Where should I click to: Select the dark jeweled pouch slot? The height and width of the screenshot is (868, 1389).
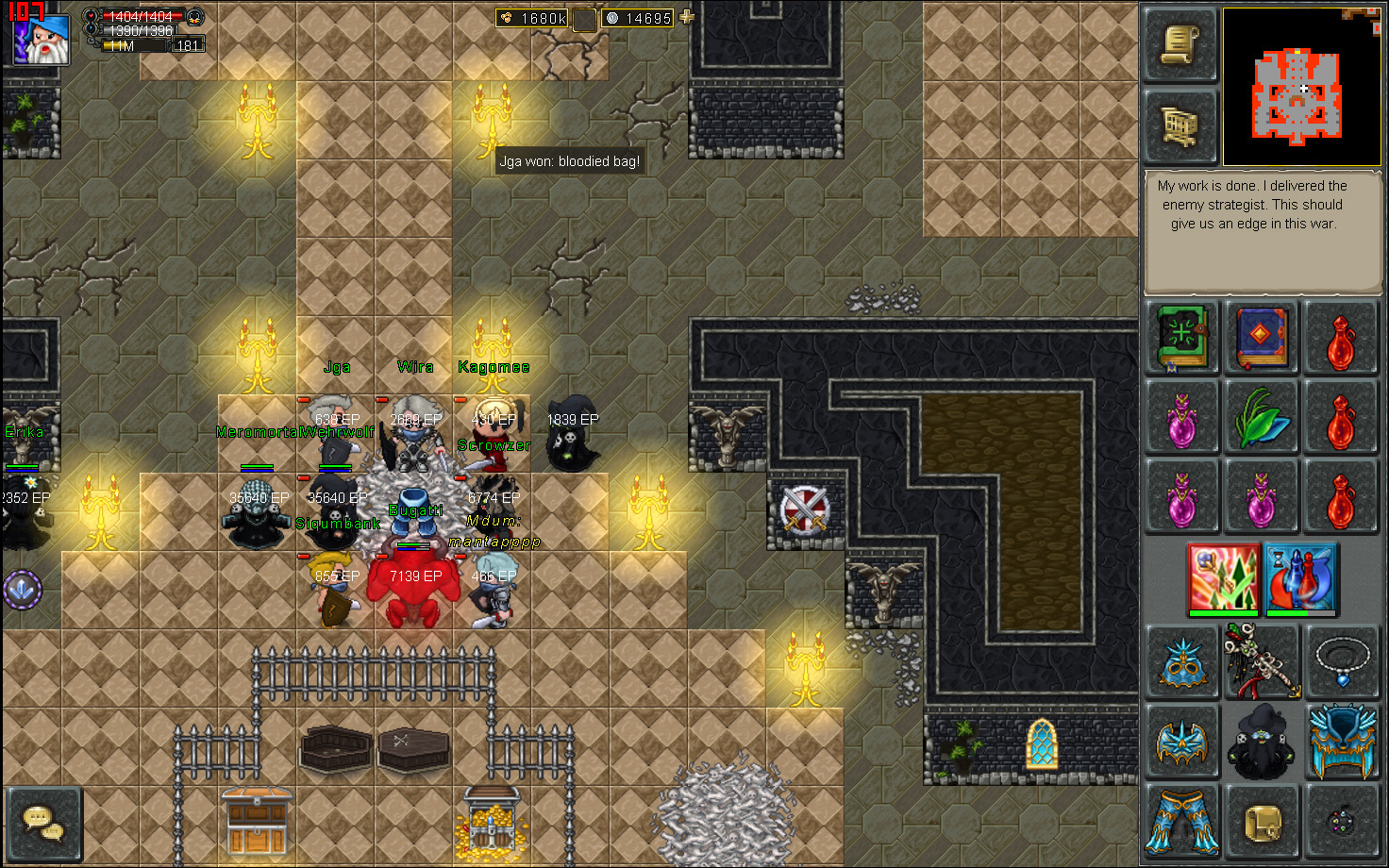coord(1341,822)
